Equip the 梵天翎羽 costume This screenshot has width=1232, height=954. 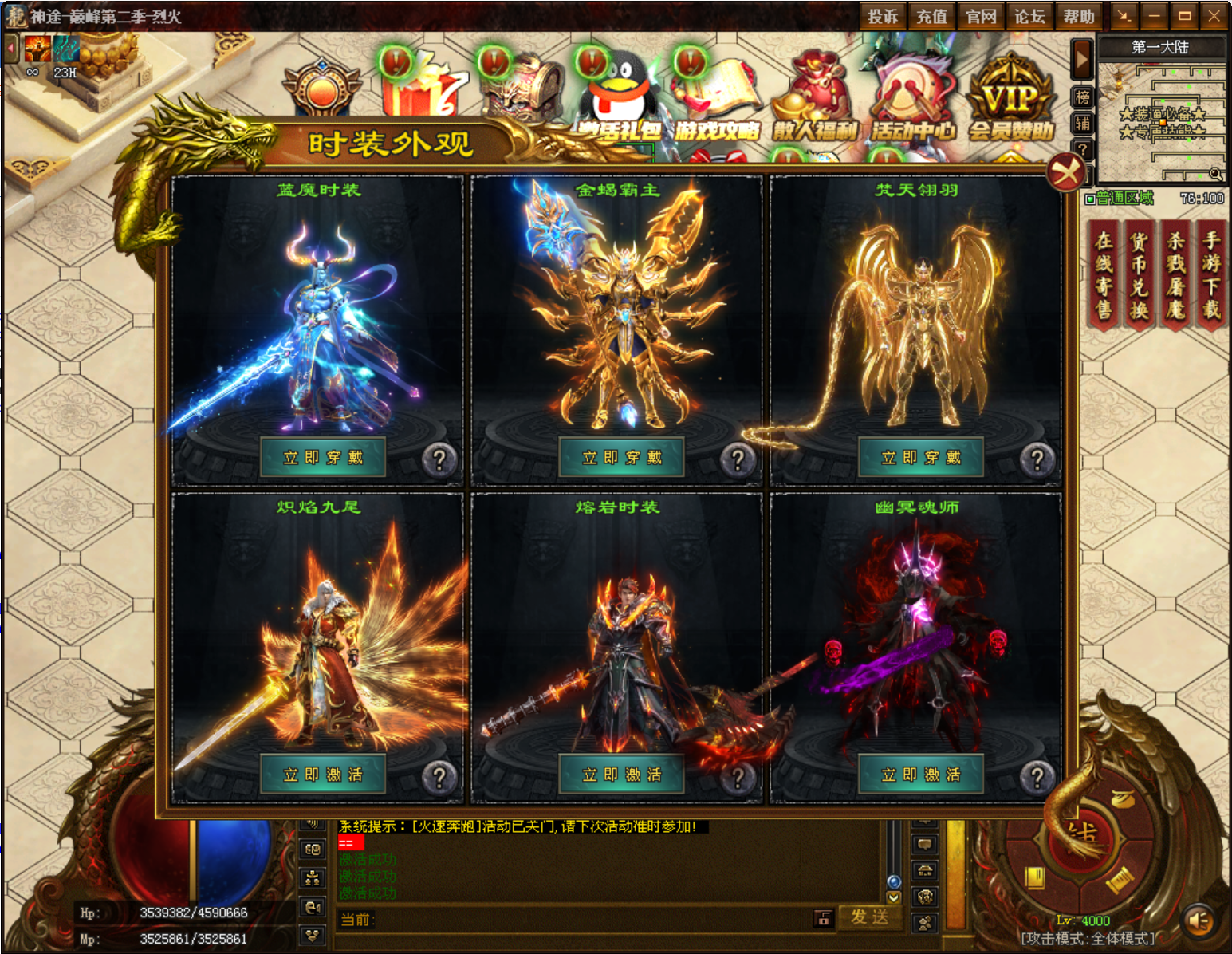921,457
